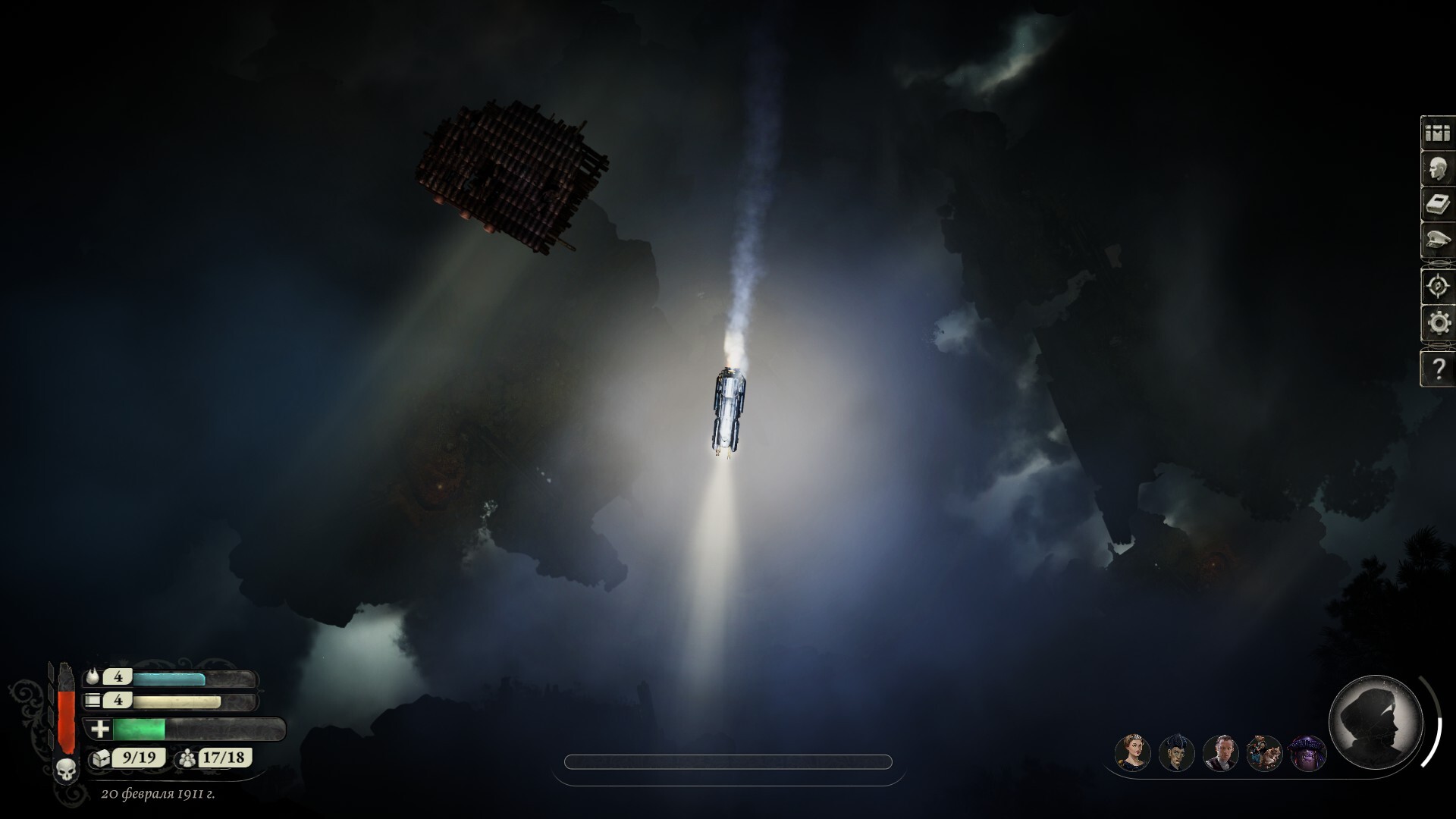
Task: Select the purple mushroom-hat officer portrait
Action: [x=1307, y=753]
